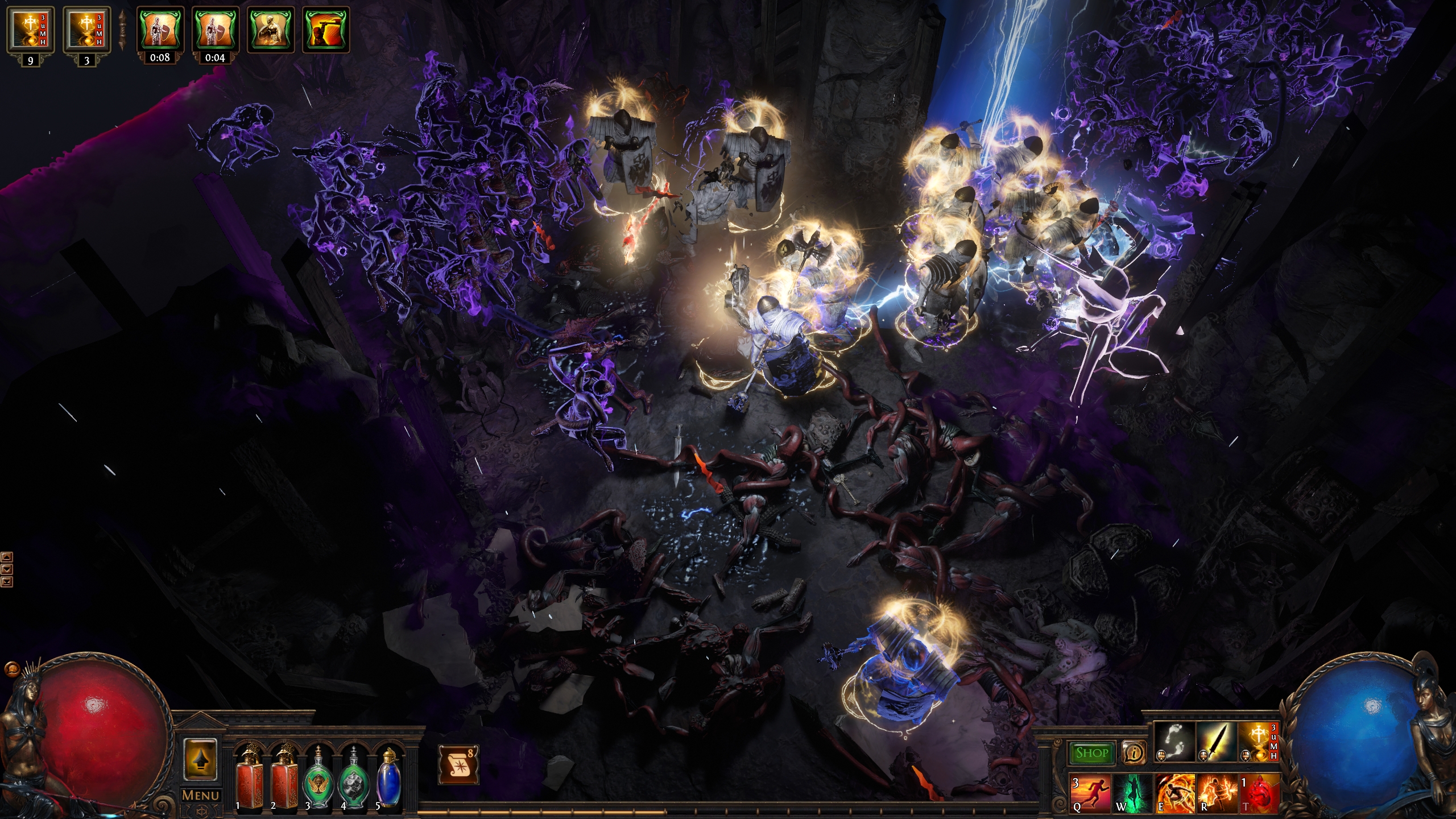Open the Menu button
The height and width of the screenshot is (819, 1456).
click(x=200, y=795)
